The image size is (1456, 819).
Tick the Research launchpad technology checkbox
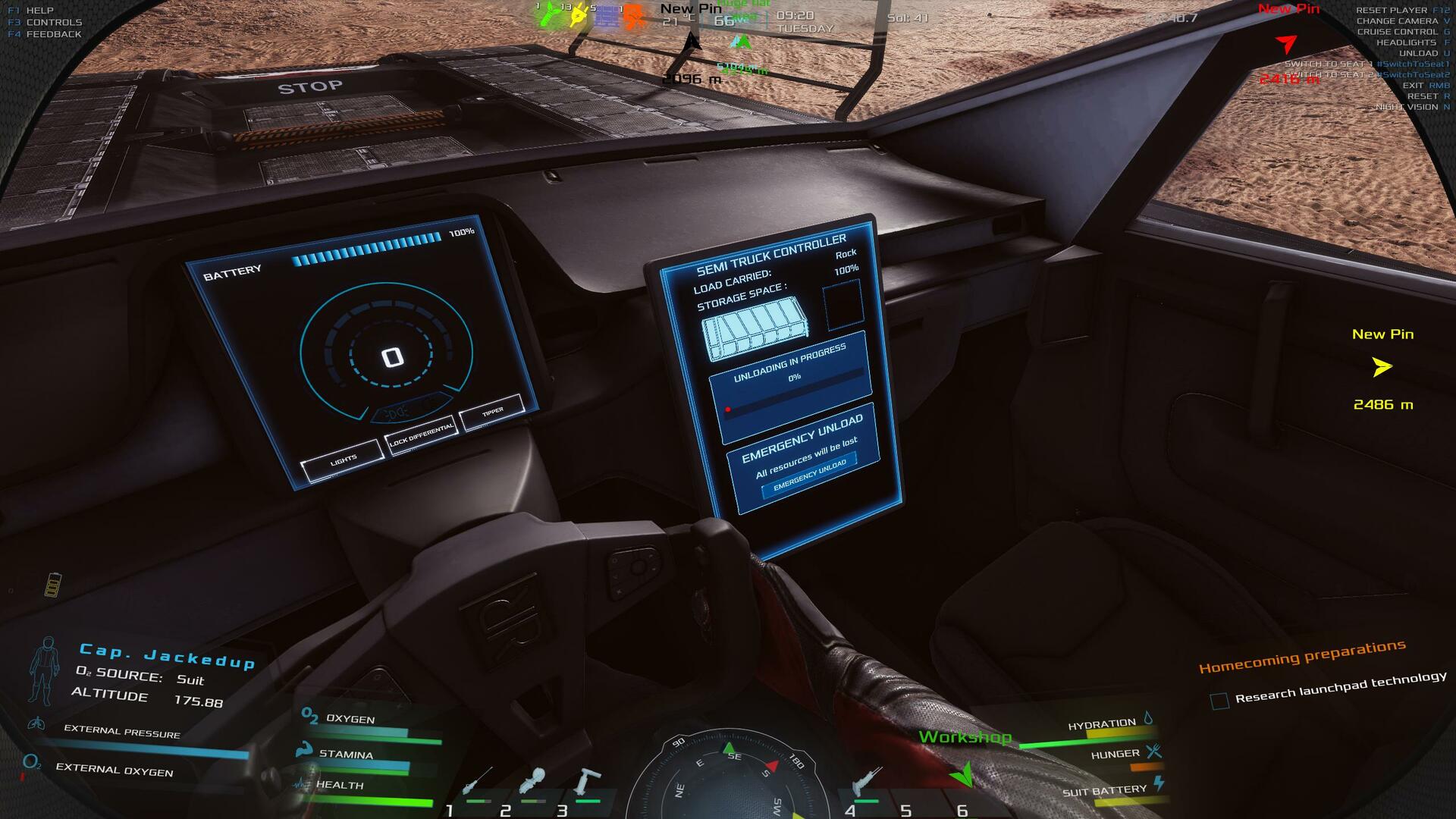[1219, 701]
